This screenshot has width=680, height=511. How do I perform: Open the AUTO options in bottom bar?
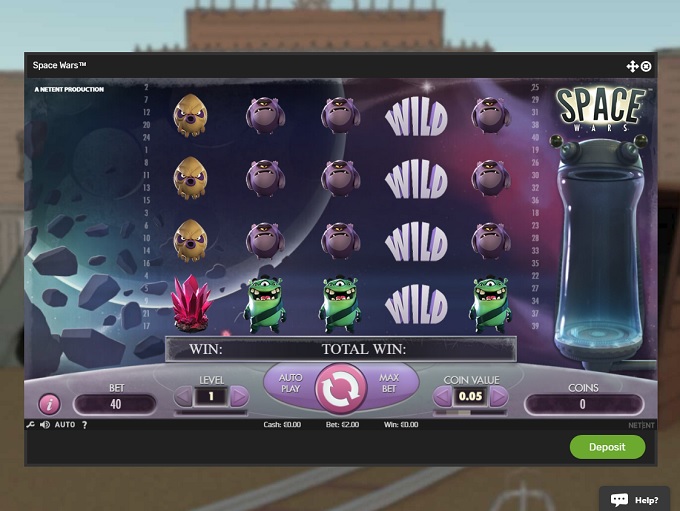(x=65, y=425)
